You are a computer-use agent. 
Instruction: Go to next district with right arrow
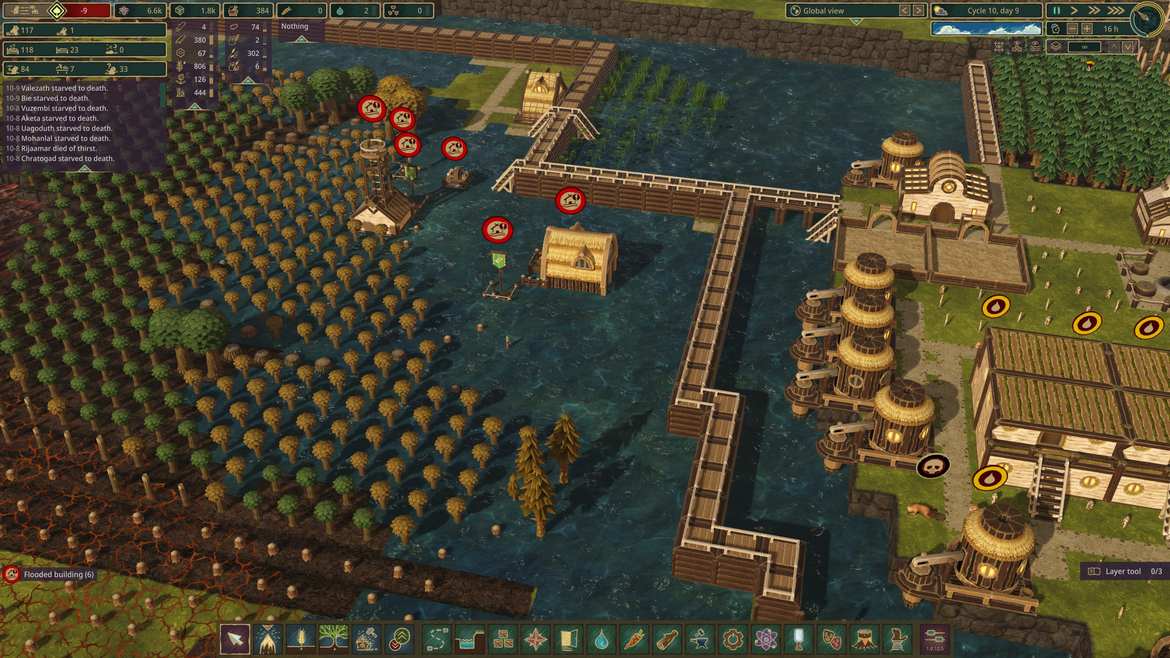918,10
